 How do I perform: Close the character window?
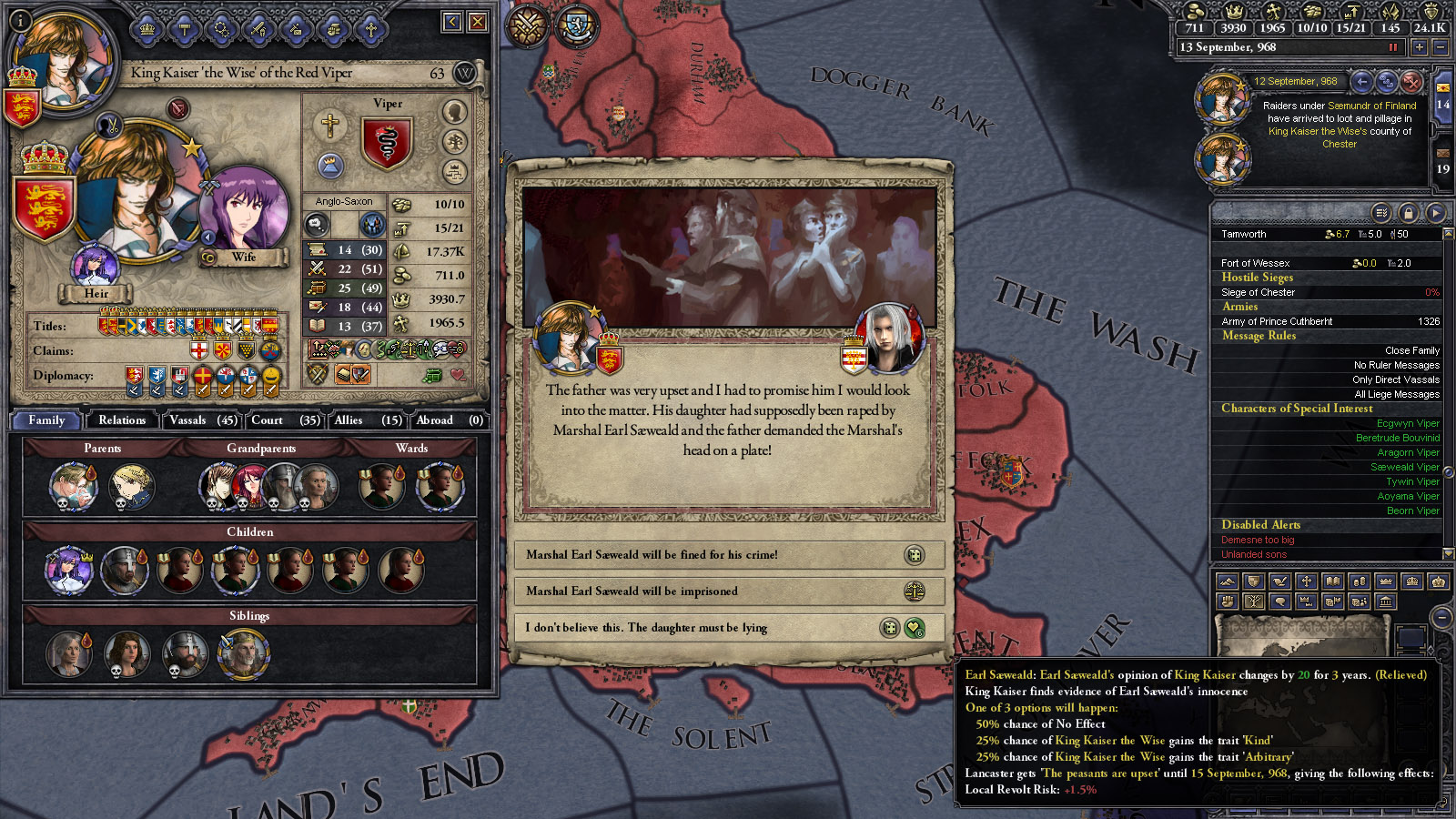tap(478, 22)
